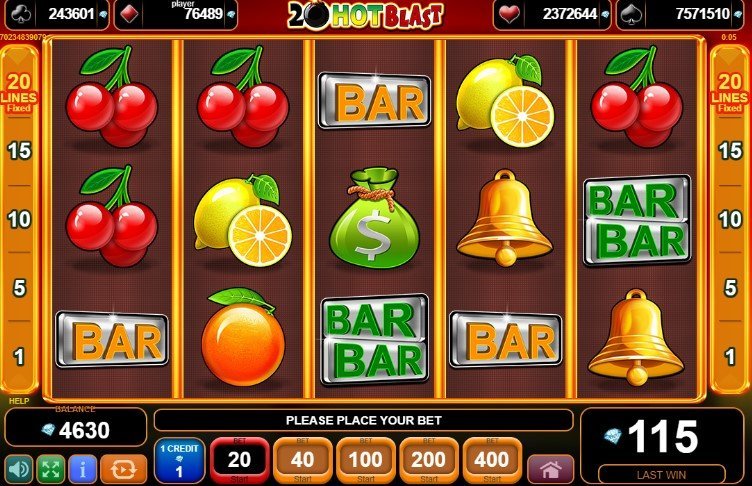752x486 pixels.
Task: Select the 200 bet Start button
Action: [x=428, y=460]
